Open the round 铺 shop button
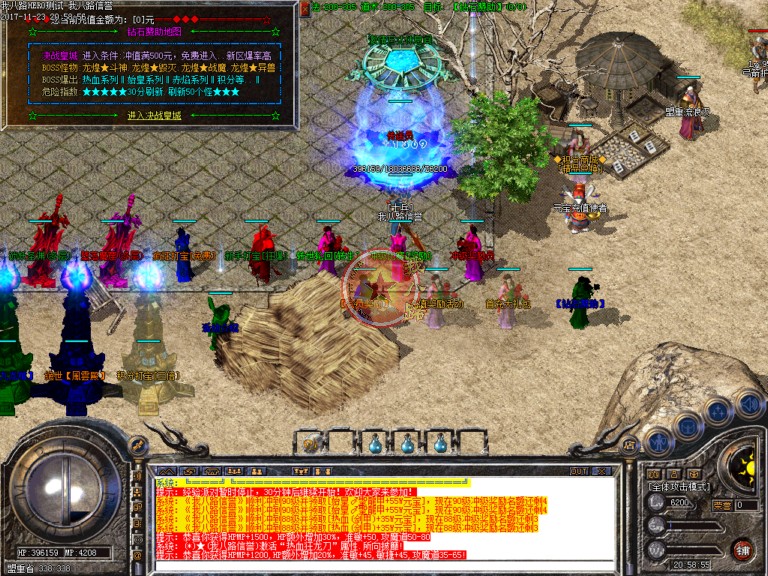768x576 pixels. coord(742,549)
